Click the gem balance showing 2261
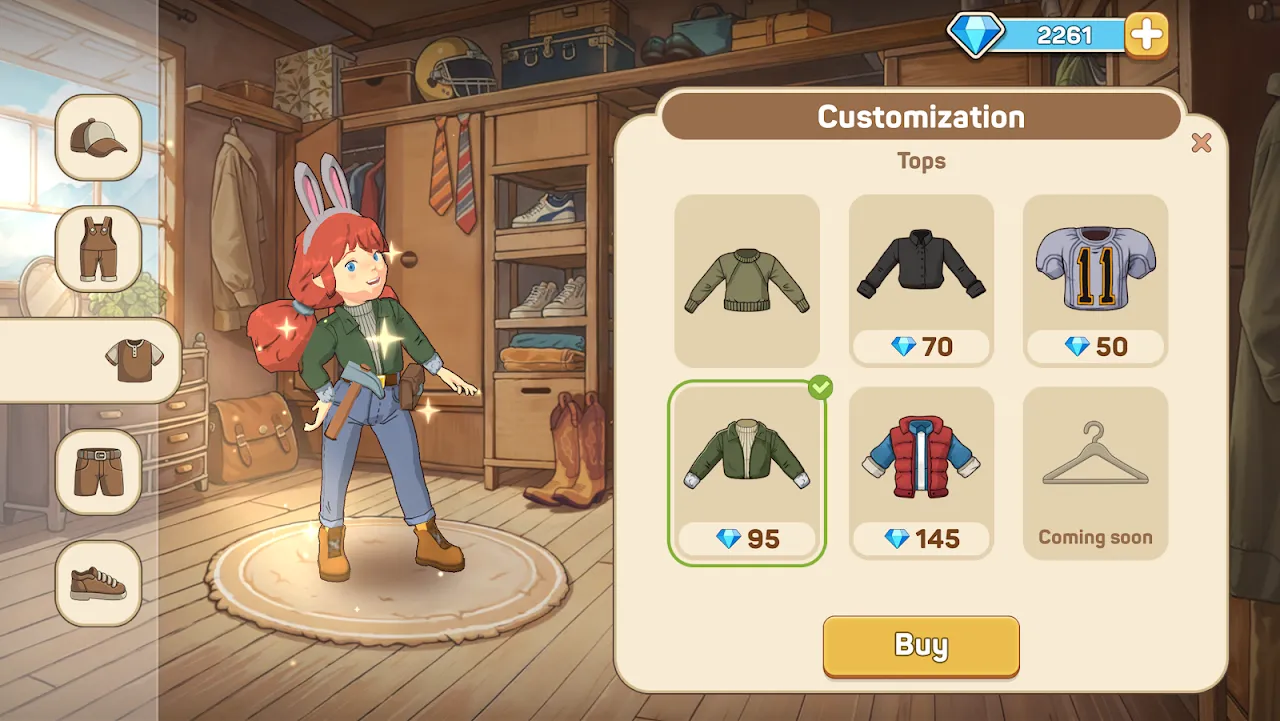This screenshot has height=721, width=1280. click(1063, 33)
